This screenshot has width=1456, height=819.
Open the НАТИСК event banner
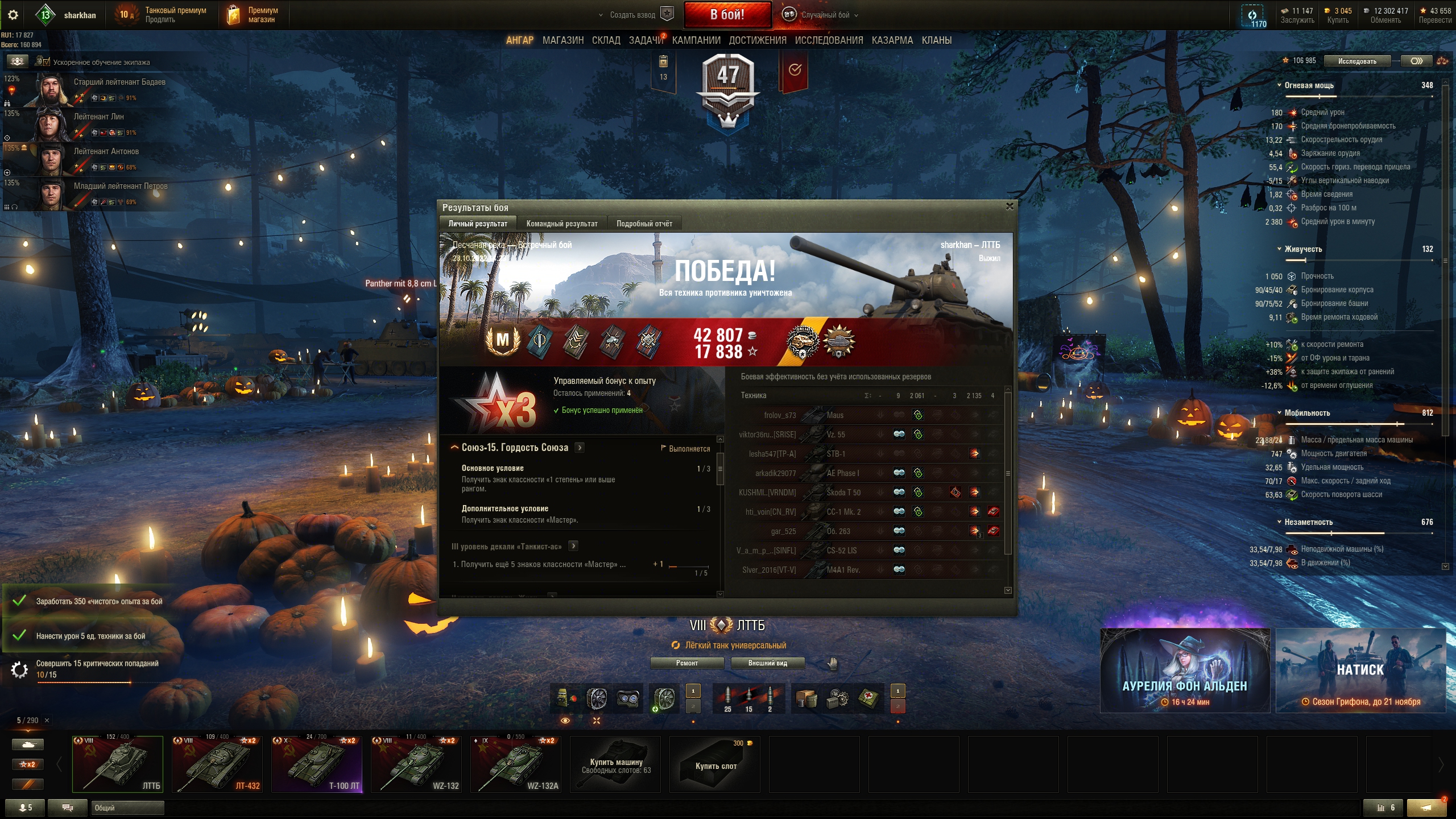(x=1360, y=671)
